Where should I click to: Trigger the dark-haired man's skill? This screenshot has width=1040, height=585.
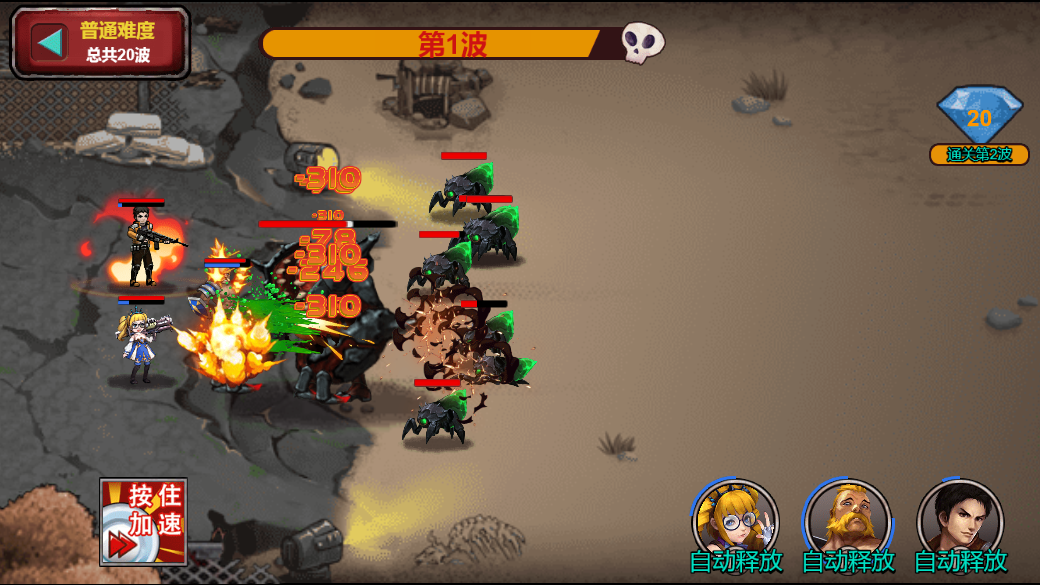point(960,519)
